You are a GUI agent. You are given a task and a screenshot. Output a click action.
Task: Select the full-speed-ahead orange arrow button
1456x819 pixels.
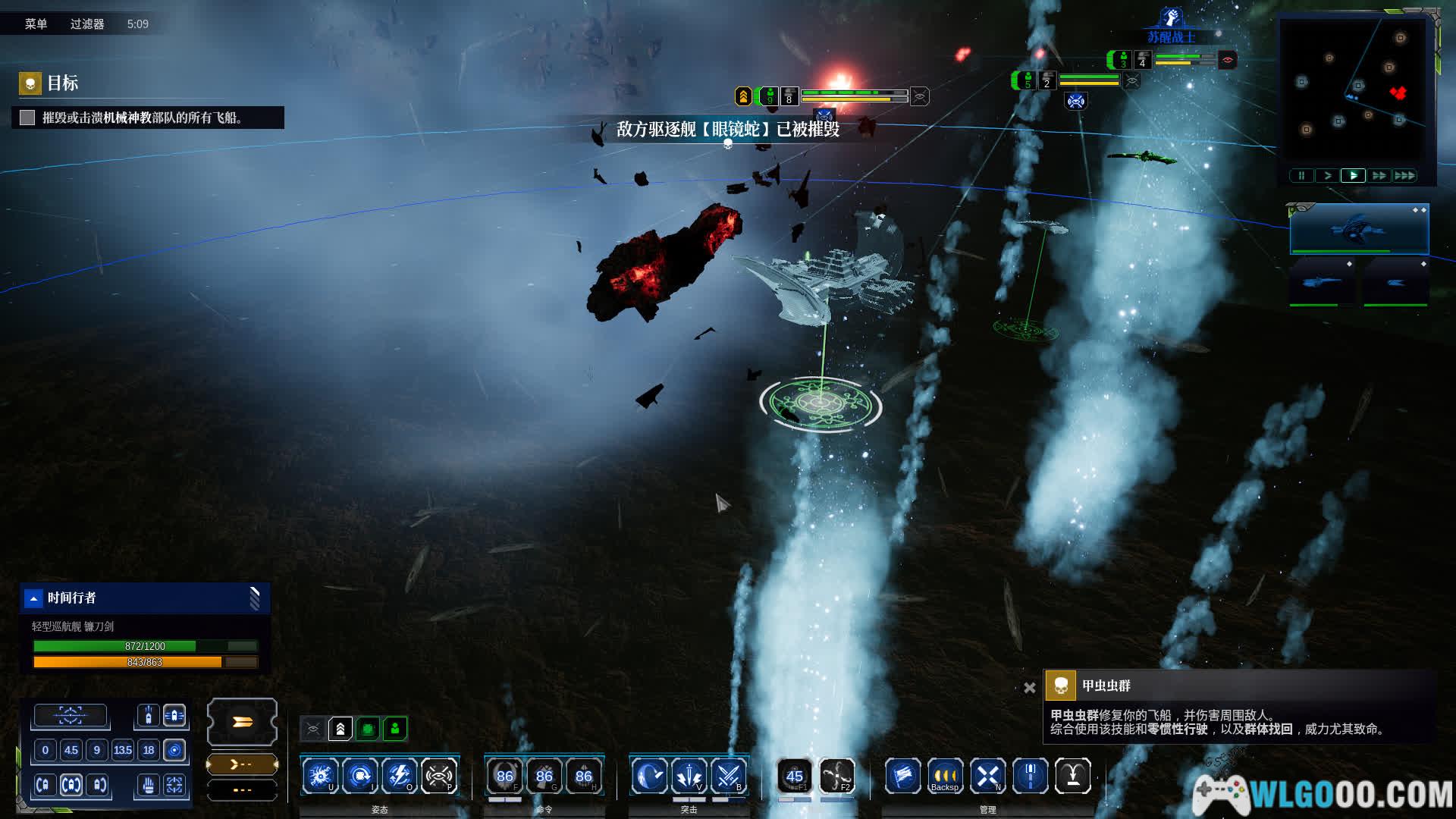pyautogui.click(x=242, y=722)
